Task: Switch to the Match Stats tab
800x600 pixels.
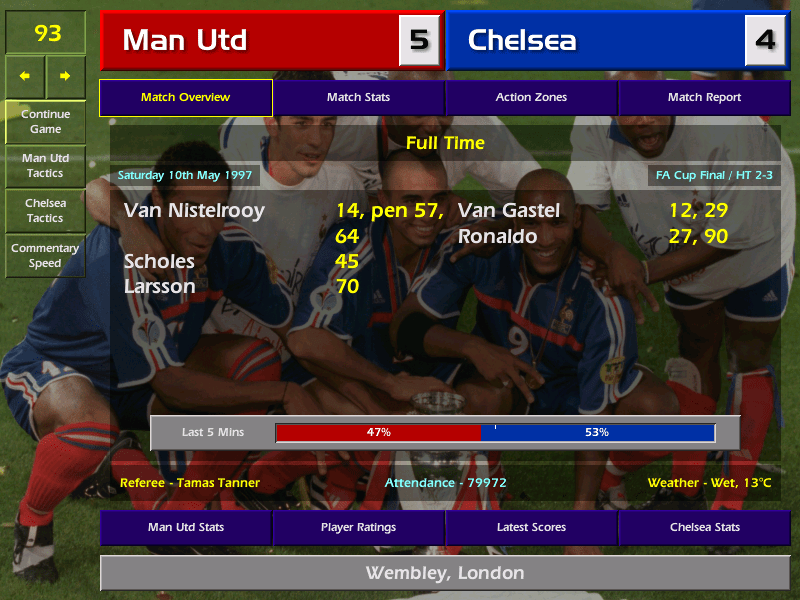Action: tap(358, 97)
